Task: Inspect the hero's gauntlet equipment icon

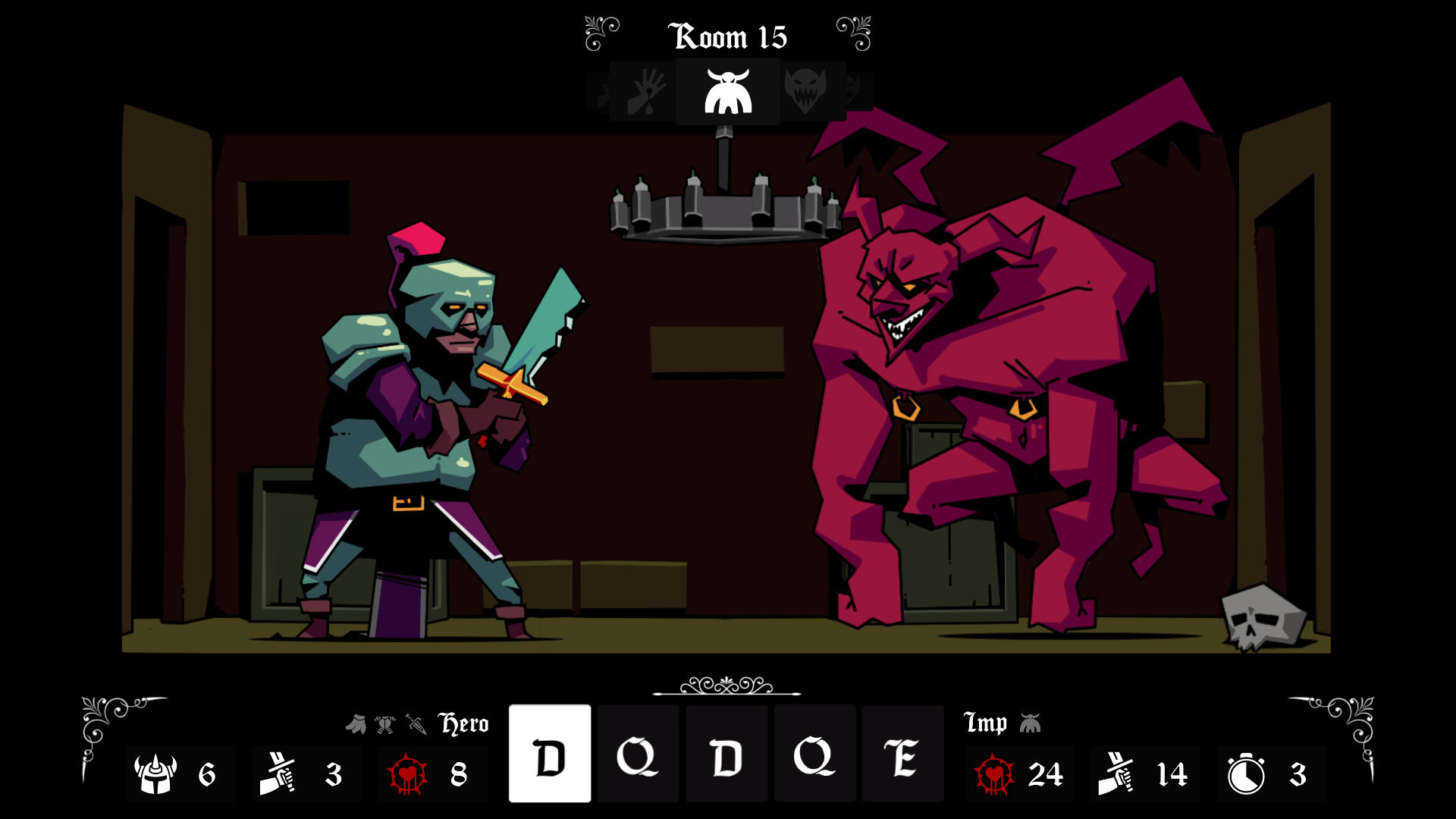Action: (356, 724)
